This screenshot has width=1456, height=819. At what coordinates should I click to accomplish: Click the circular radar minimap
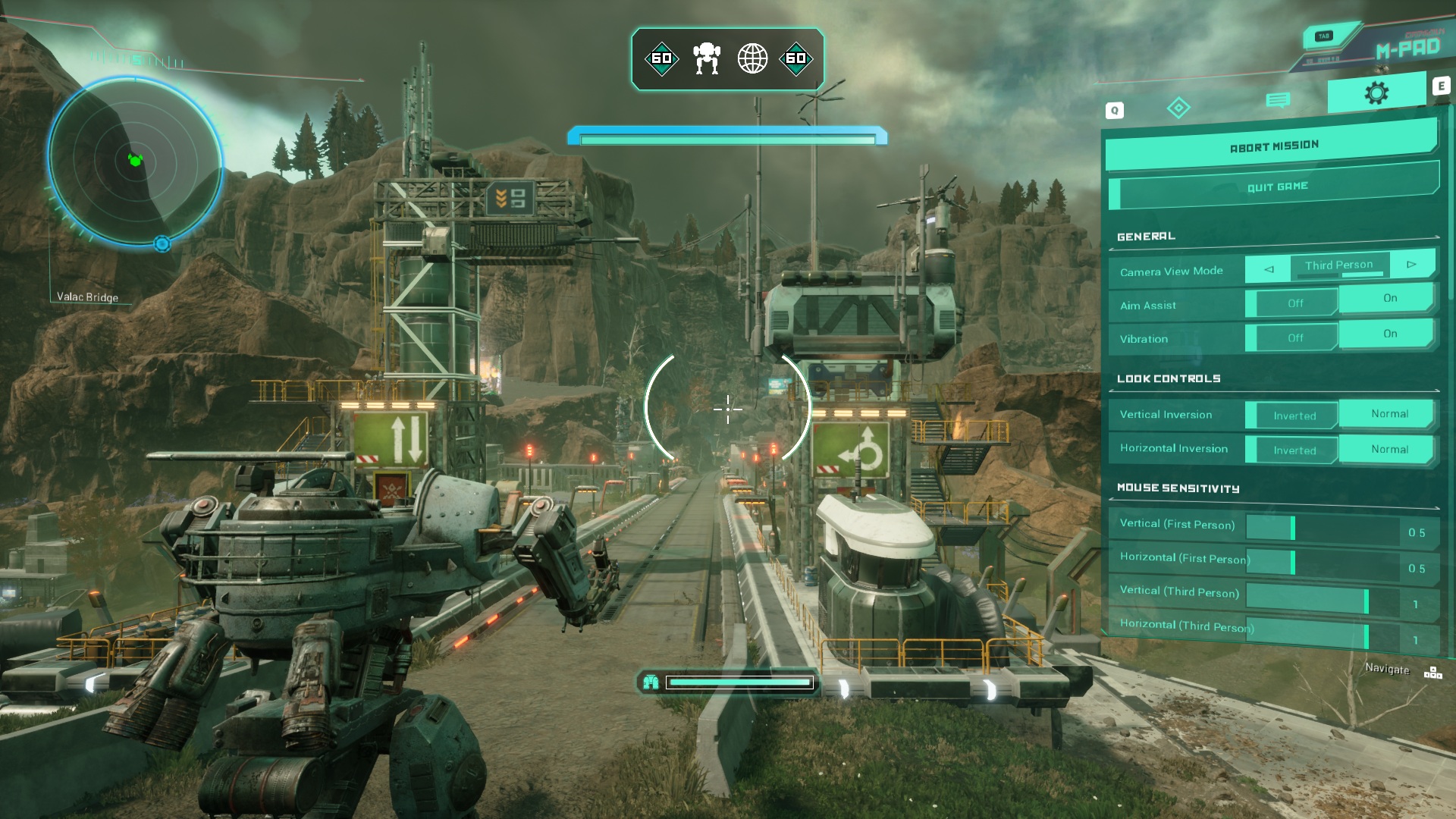point(135,160)
